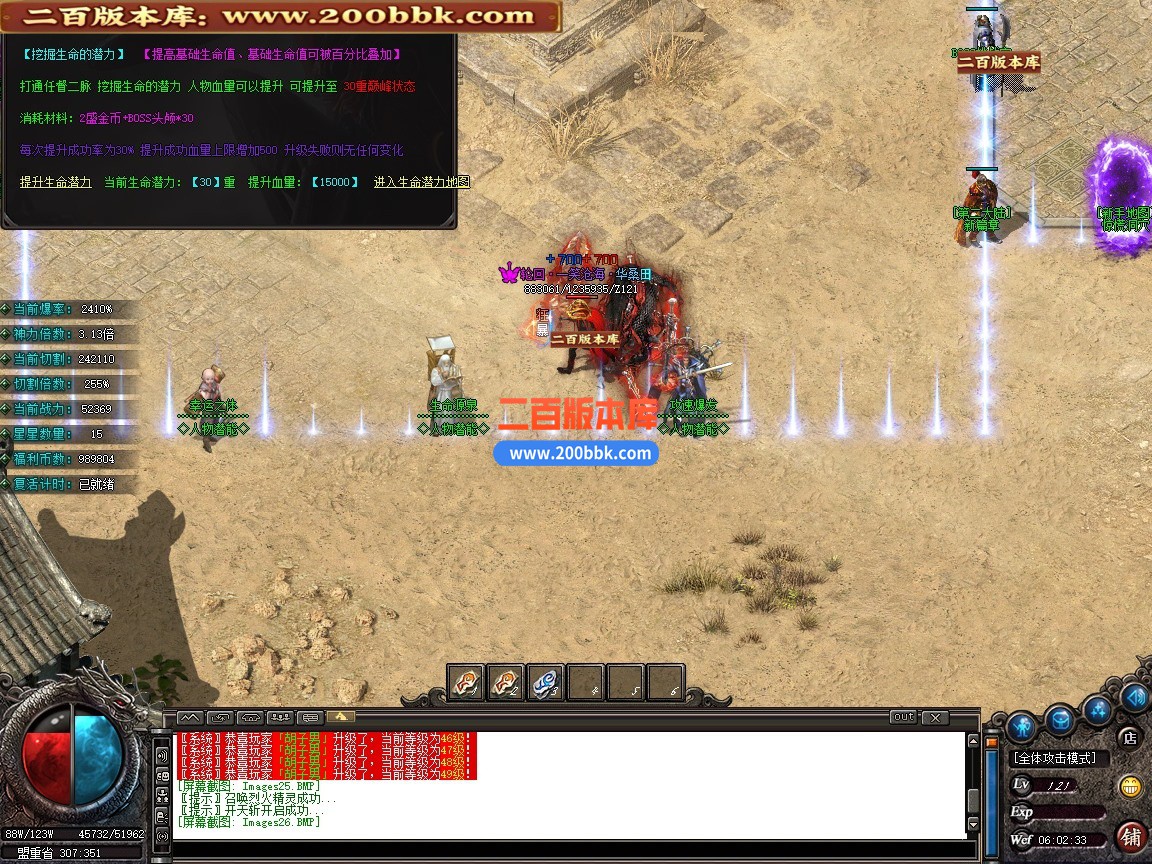Open the character status round icon
Screen dimensions: 1152x864
1020,724
